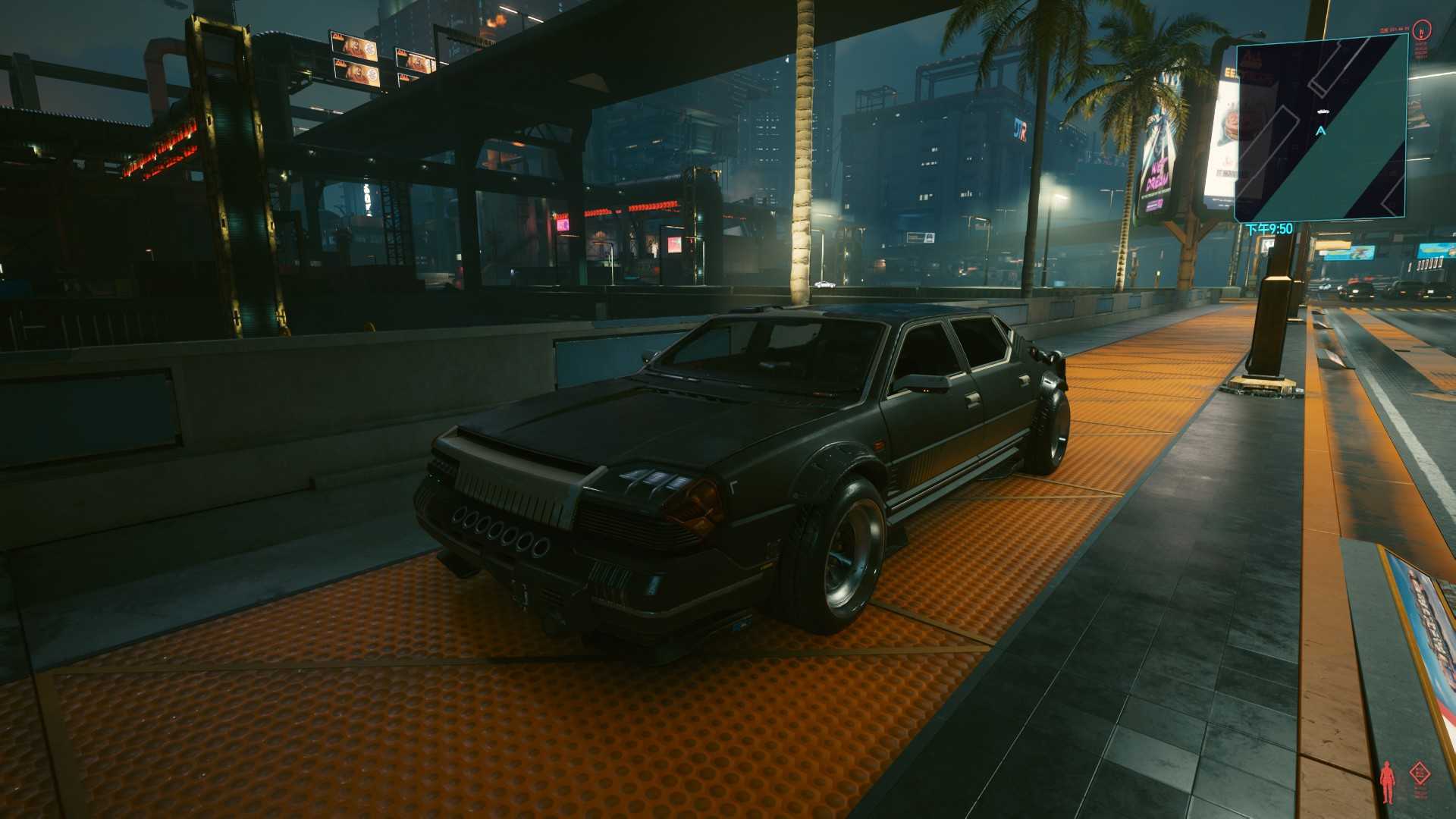Image resolution: width=1456 pixels, height=819 pixels.
Task: Click the red diamond HUD icon
Action: tap(1419, 773)
